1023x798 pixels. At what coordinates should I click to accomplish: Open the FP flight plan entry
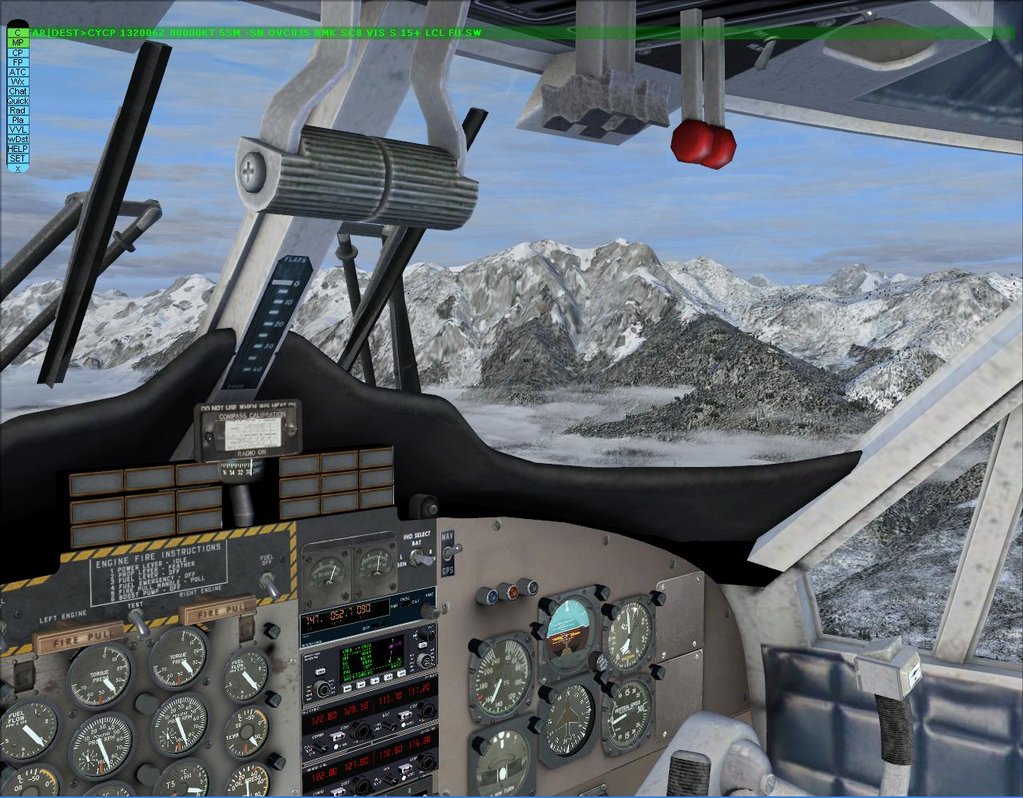pyautogui.click(x=17, y=62)
